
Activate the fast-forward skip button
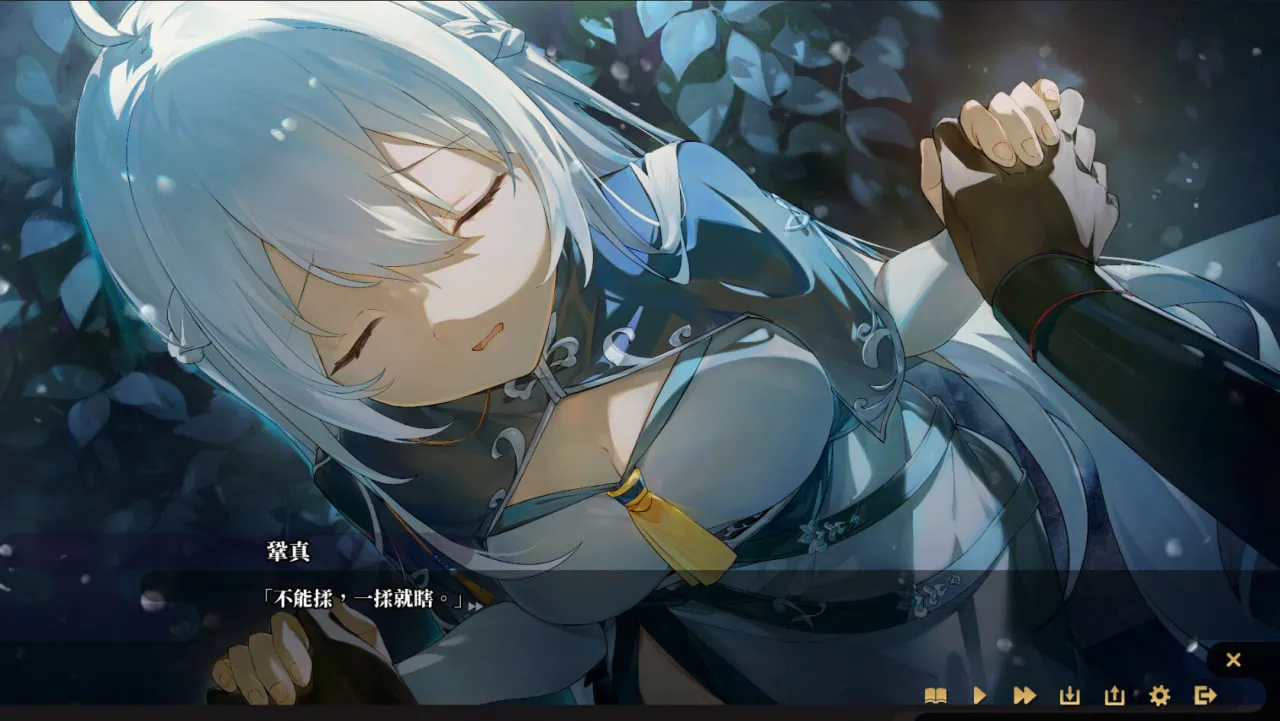1024,695
